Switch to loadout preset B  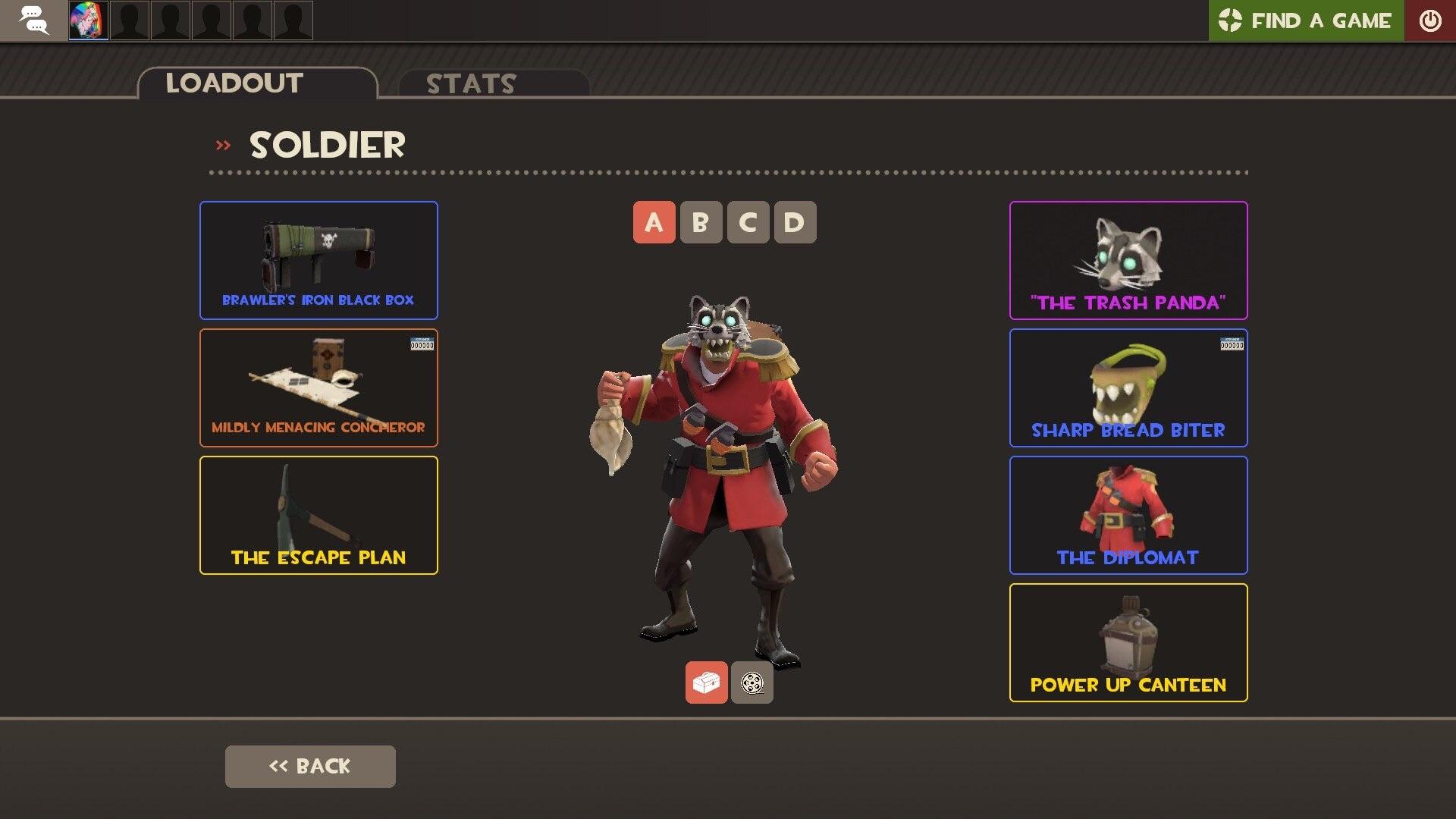(699, 222)
